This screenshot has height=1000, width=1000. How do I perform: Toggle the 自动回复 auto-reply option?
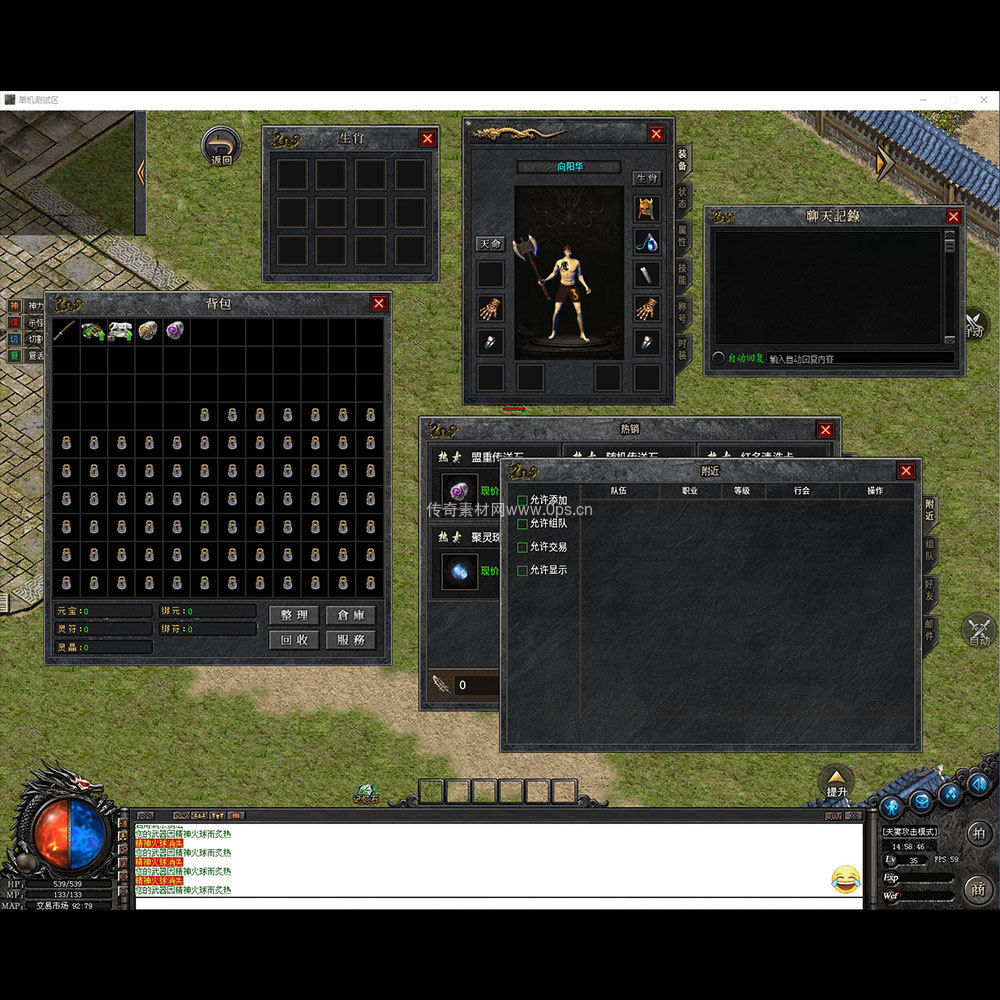(x=719, y=358)
